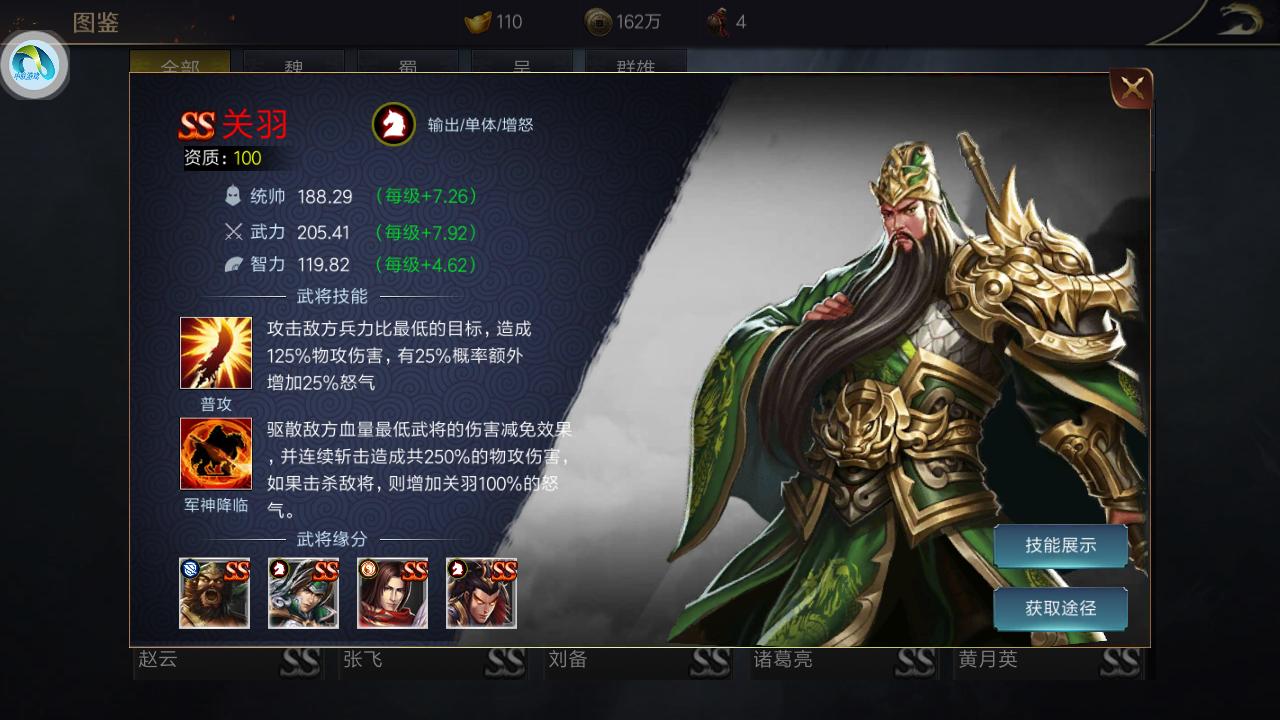Click the red pouch item icon showing 4
1280x720 pixels.
tap(718, 21)
